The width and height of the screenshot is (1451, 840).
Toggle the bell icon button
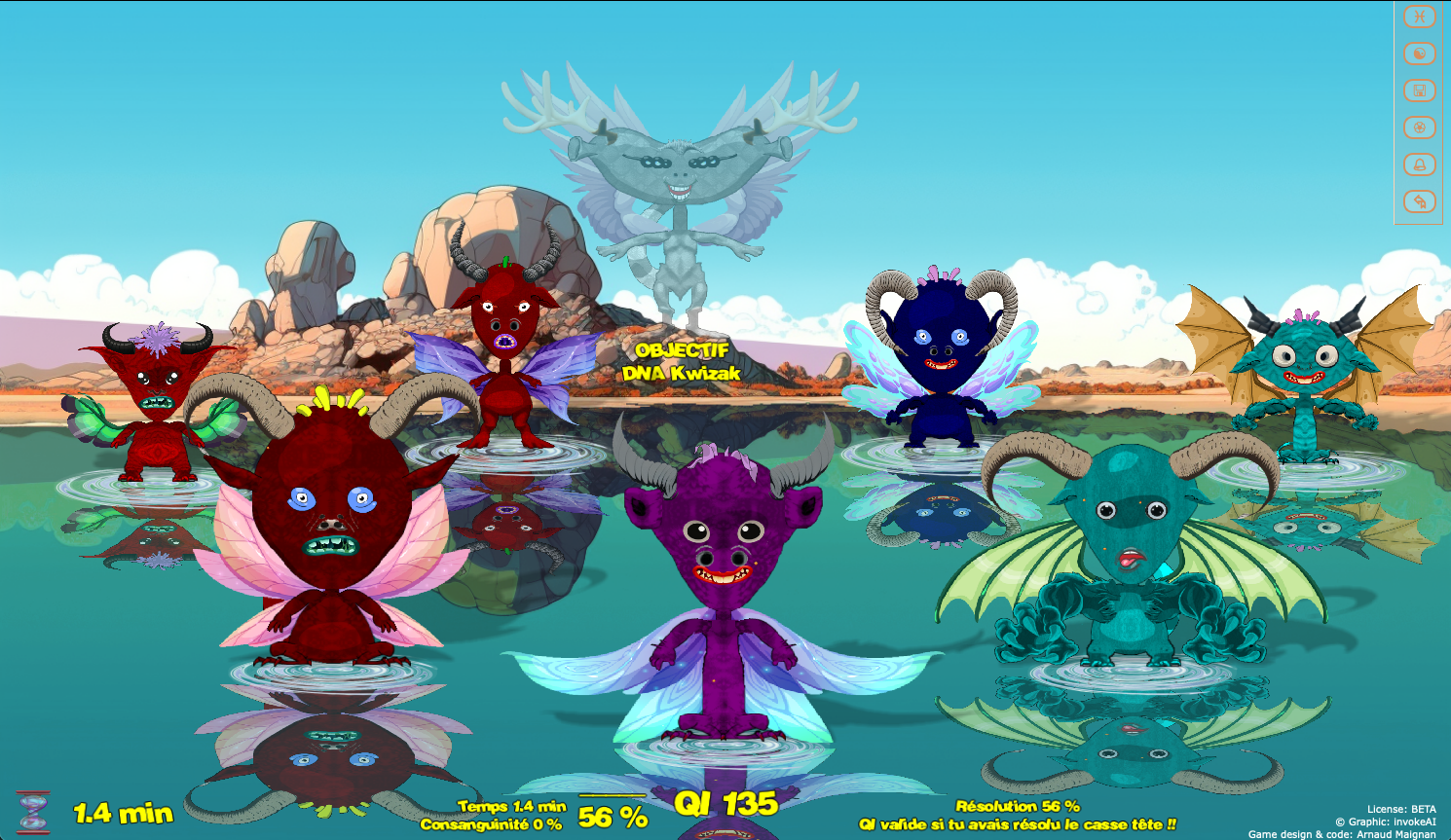point(1420,164)
